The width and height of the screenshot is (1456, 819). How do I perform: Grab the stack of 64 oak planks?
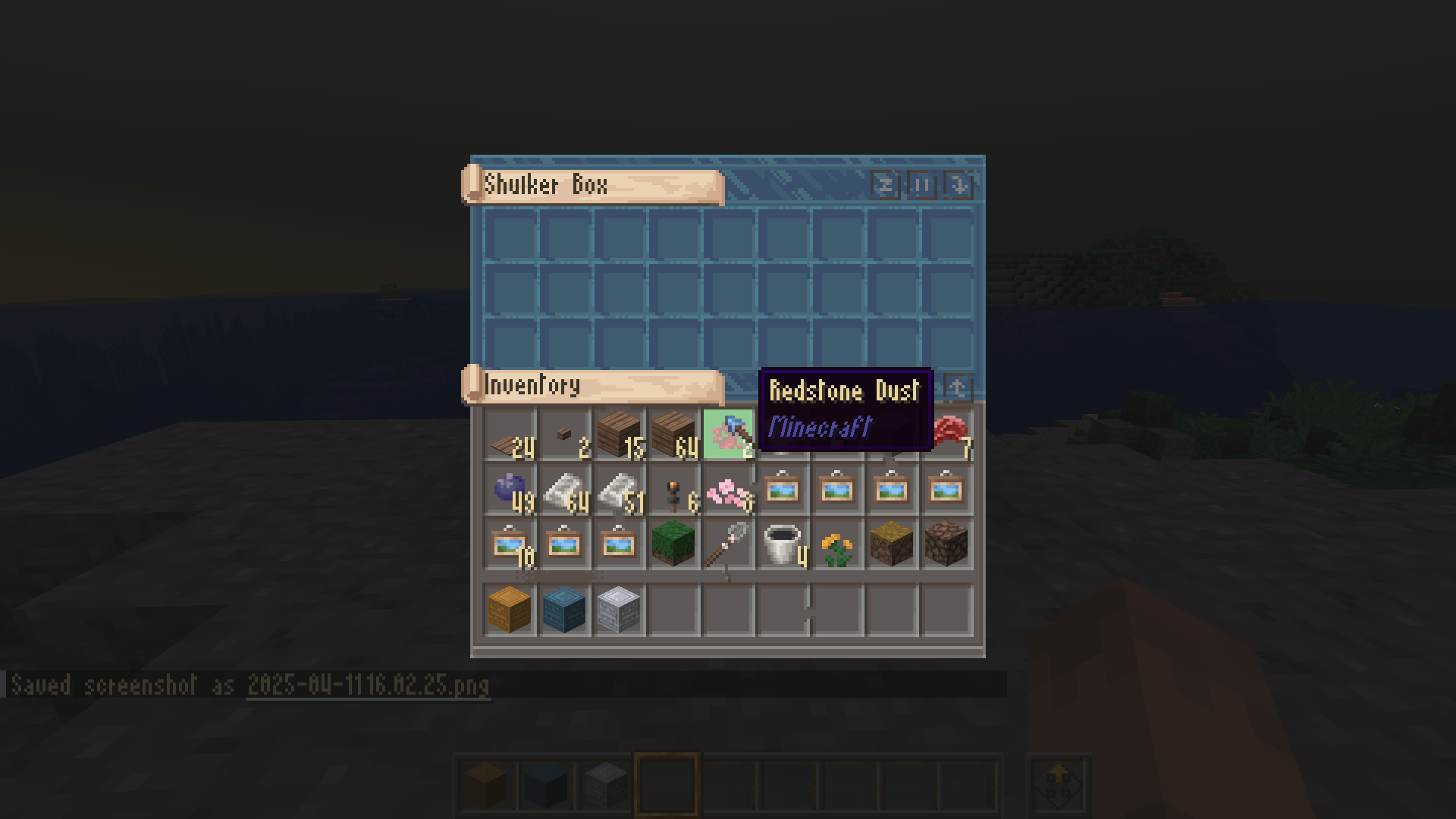pos(675,434)
